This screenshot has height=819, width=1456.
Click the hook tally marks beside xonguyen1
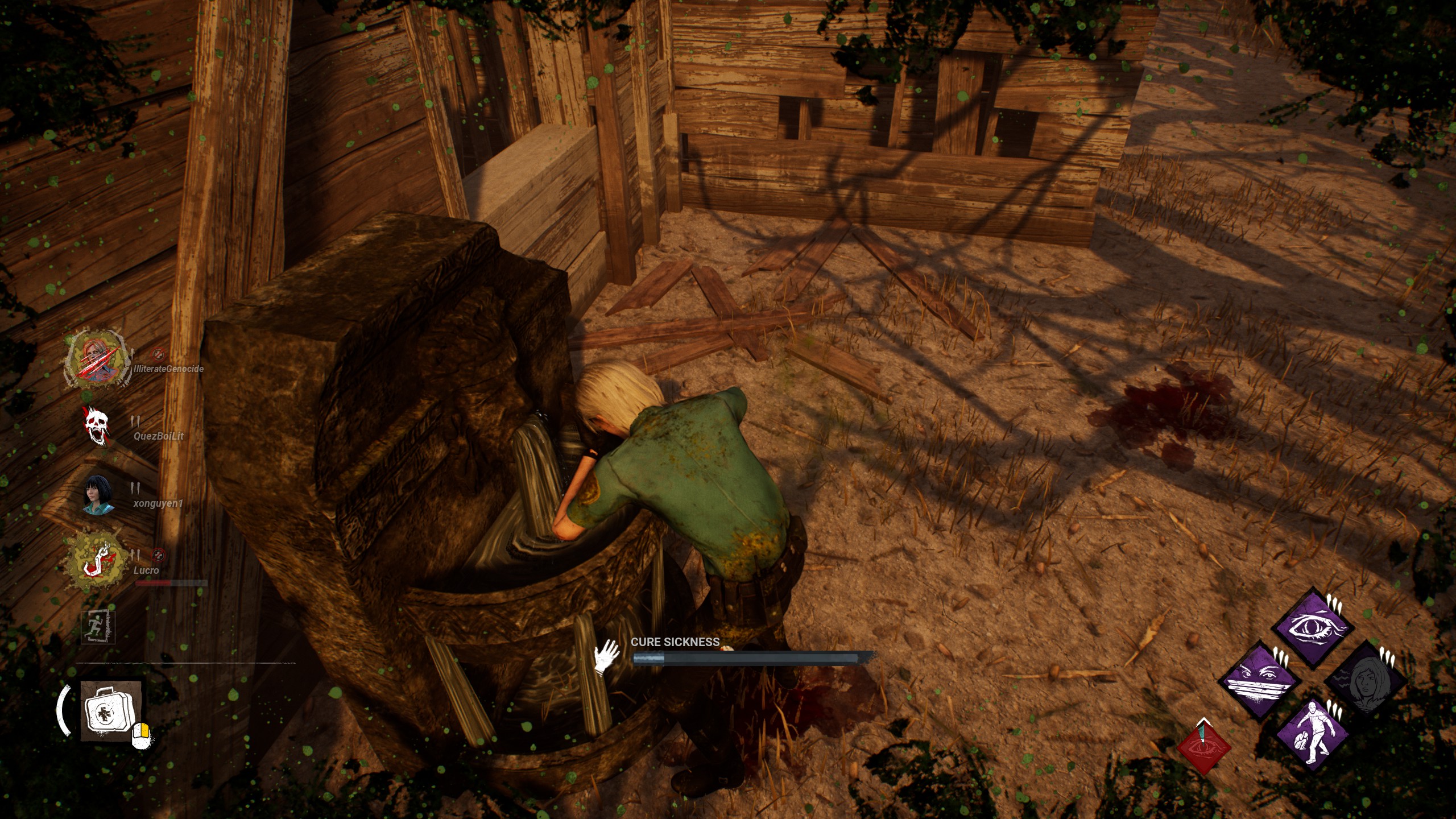[134, 487]
